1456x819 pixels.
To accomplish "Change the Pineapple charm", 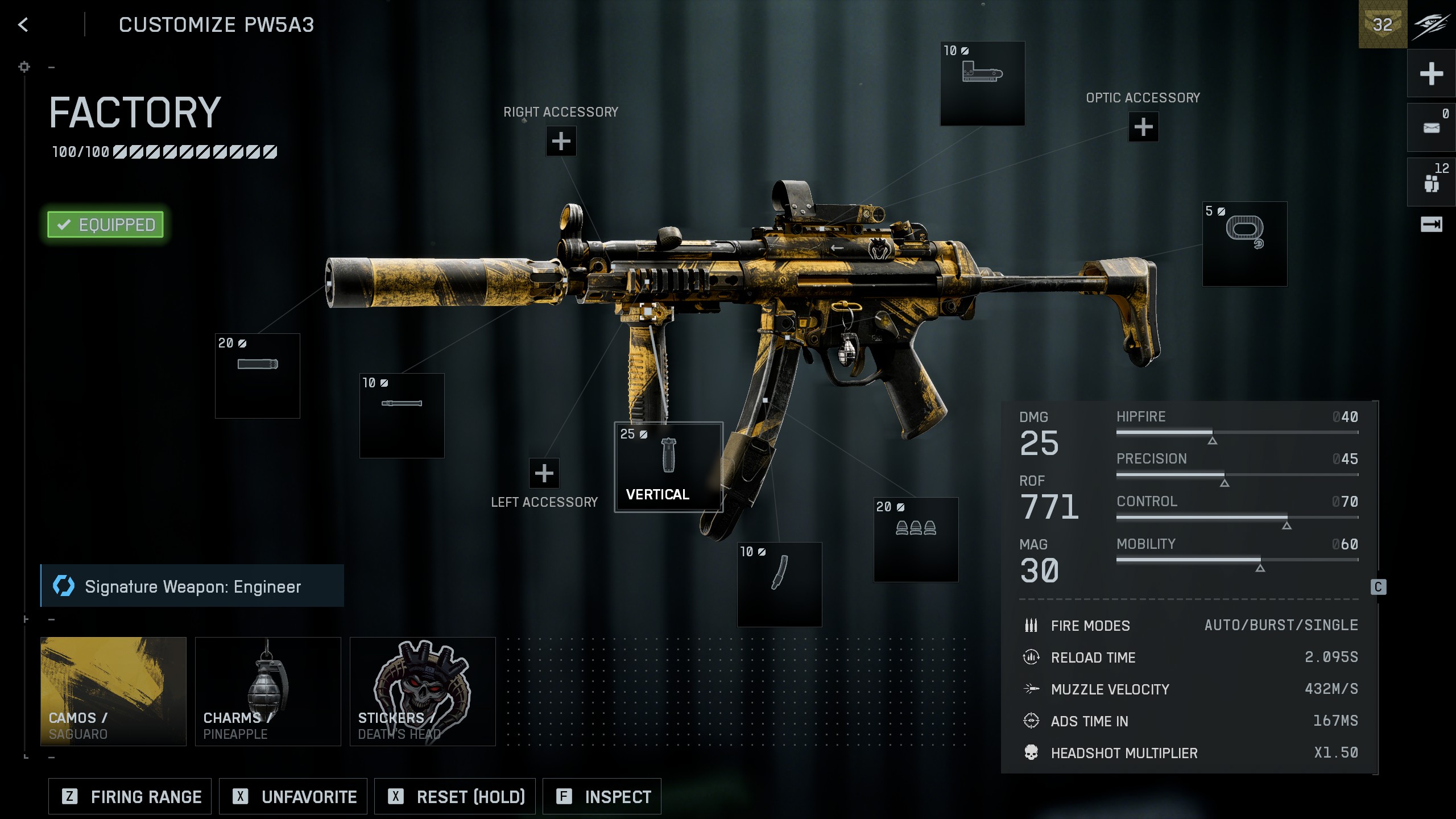I will pyautogui.click(x=268, y=691).
